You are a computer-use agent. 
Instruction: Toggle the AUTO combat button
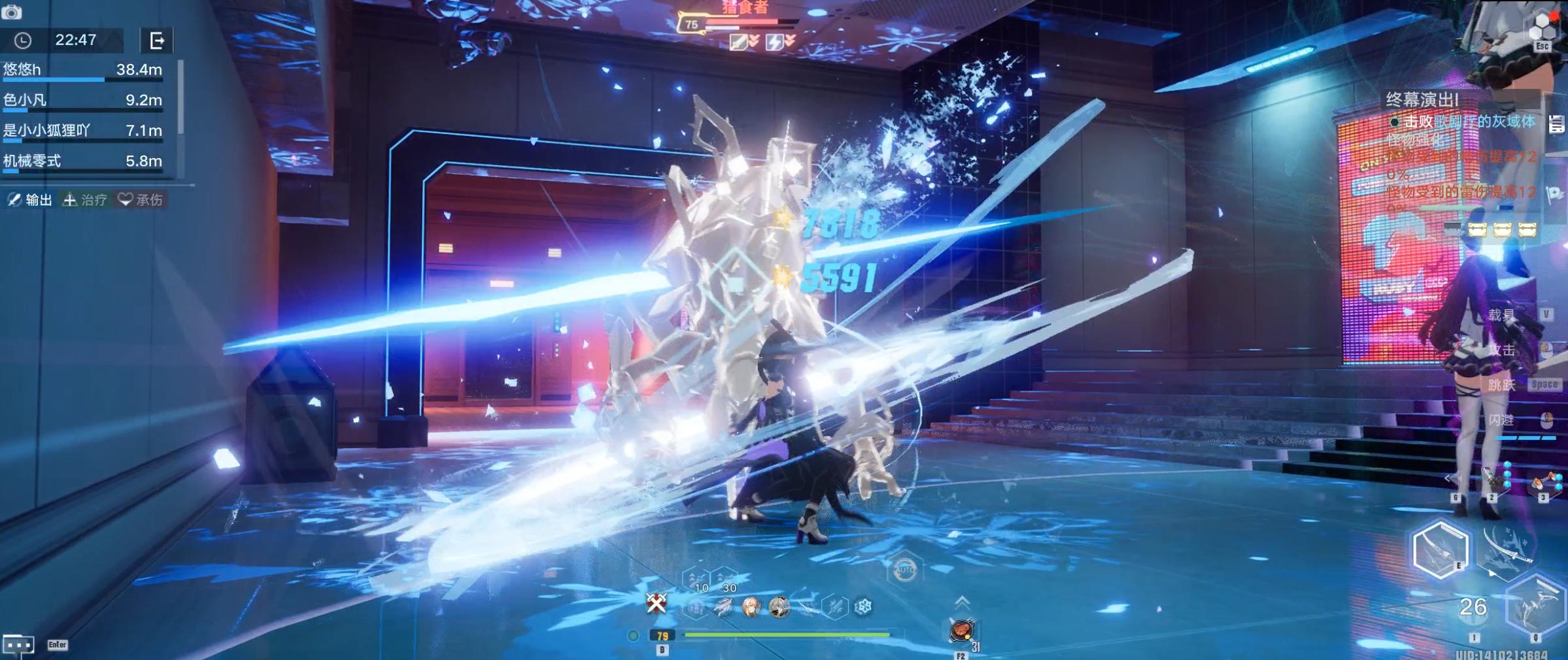[904, 570]
